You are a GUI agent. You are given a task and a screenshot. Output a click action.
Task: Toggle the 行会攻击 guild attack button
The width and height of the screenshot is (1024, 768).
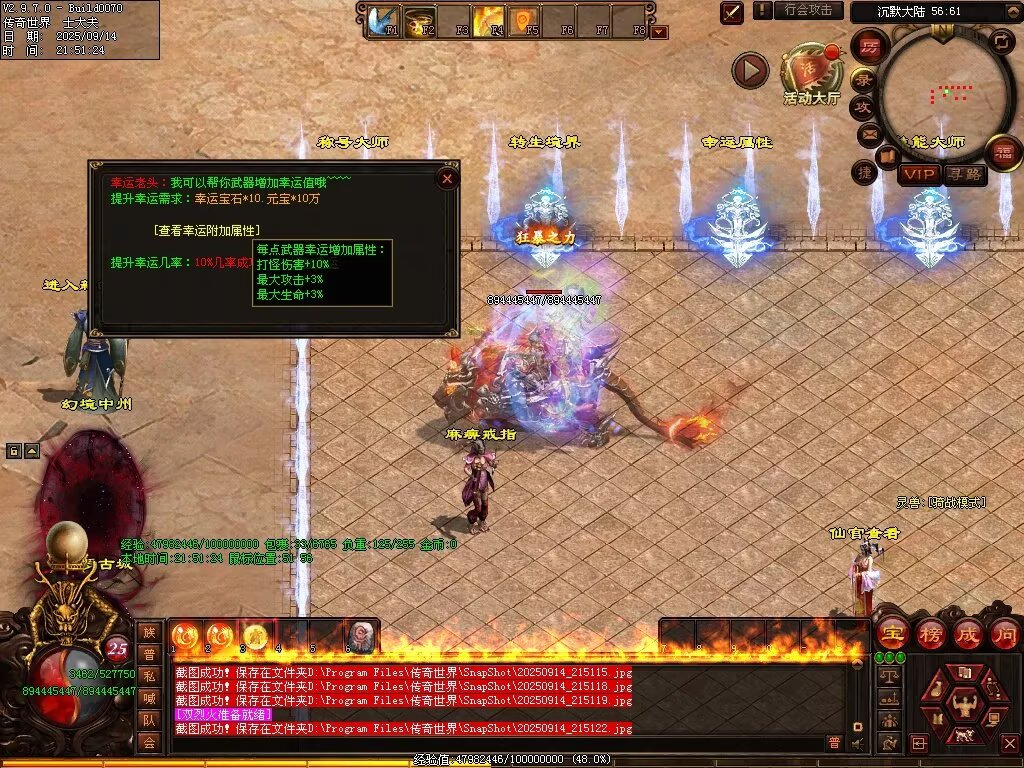[x=807, y=10]
